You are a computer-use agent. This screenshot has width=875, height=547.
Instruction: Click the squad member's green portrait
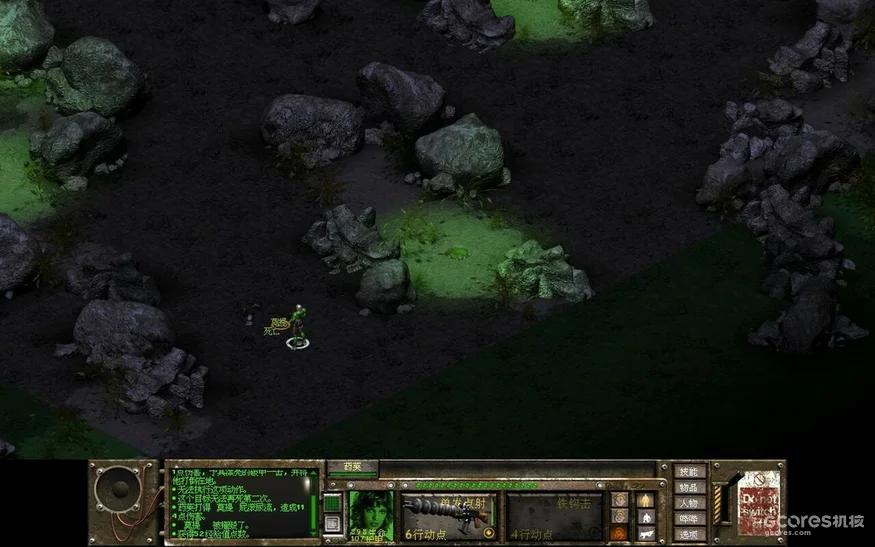[370, 513]
